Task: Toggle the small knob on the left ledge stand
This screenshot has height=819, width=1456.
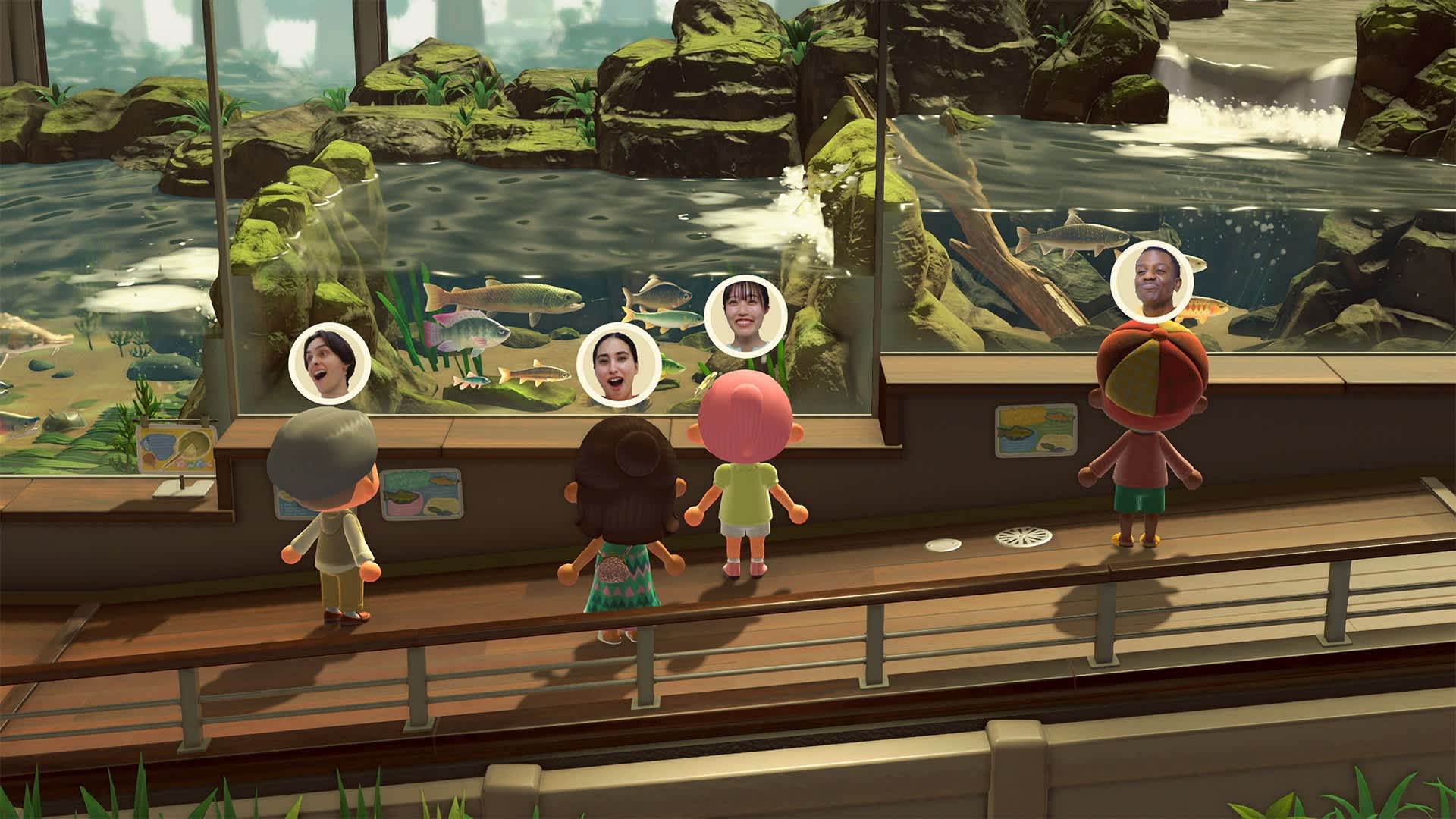Action: point(180,481)
